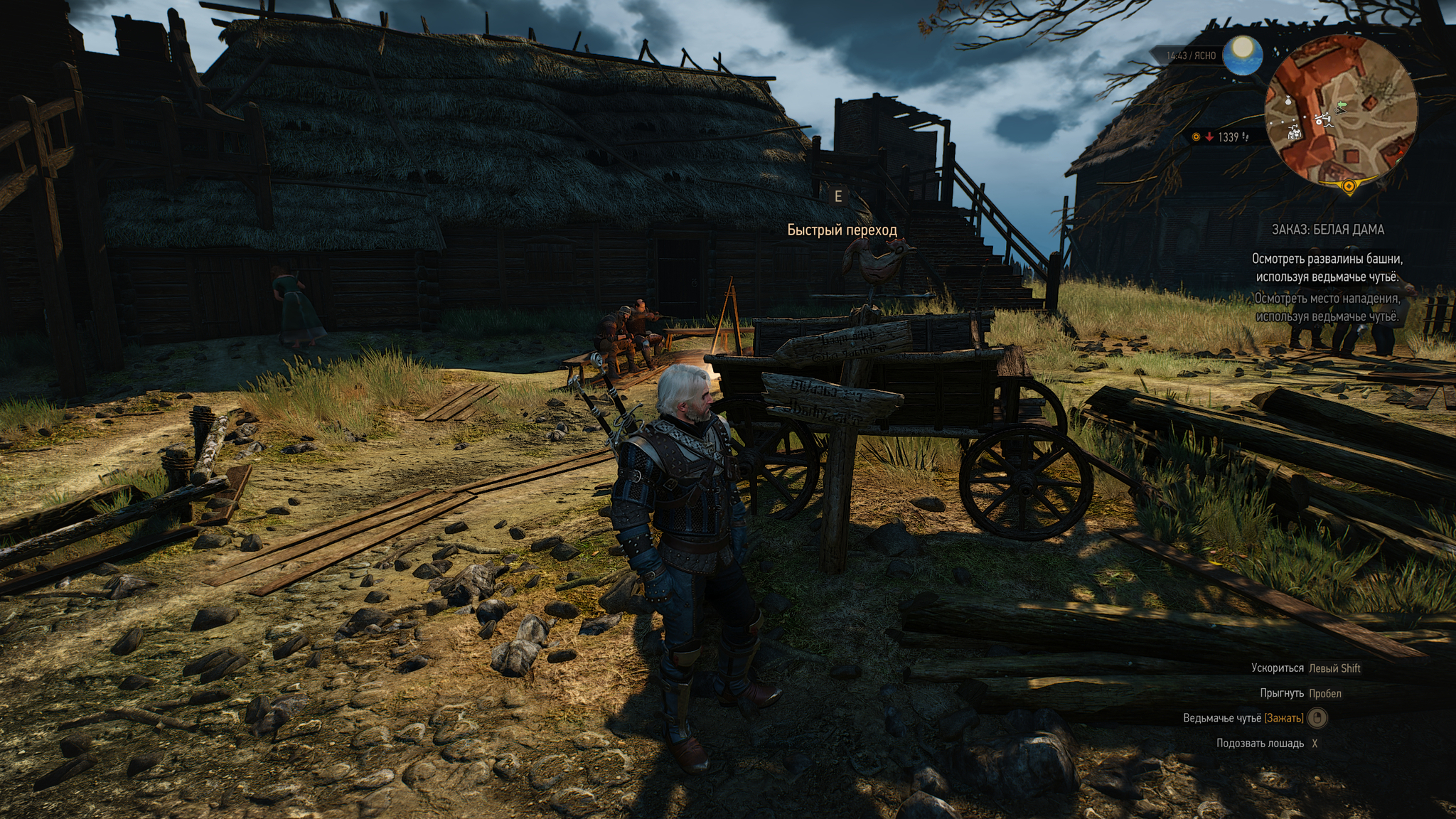Viewport: 1456px width, 819px height.
Task: Select the tower ruins objective text
Action: coord(1327,268)
